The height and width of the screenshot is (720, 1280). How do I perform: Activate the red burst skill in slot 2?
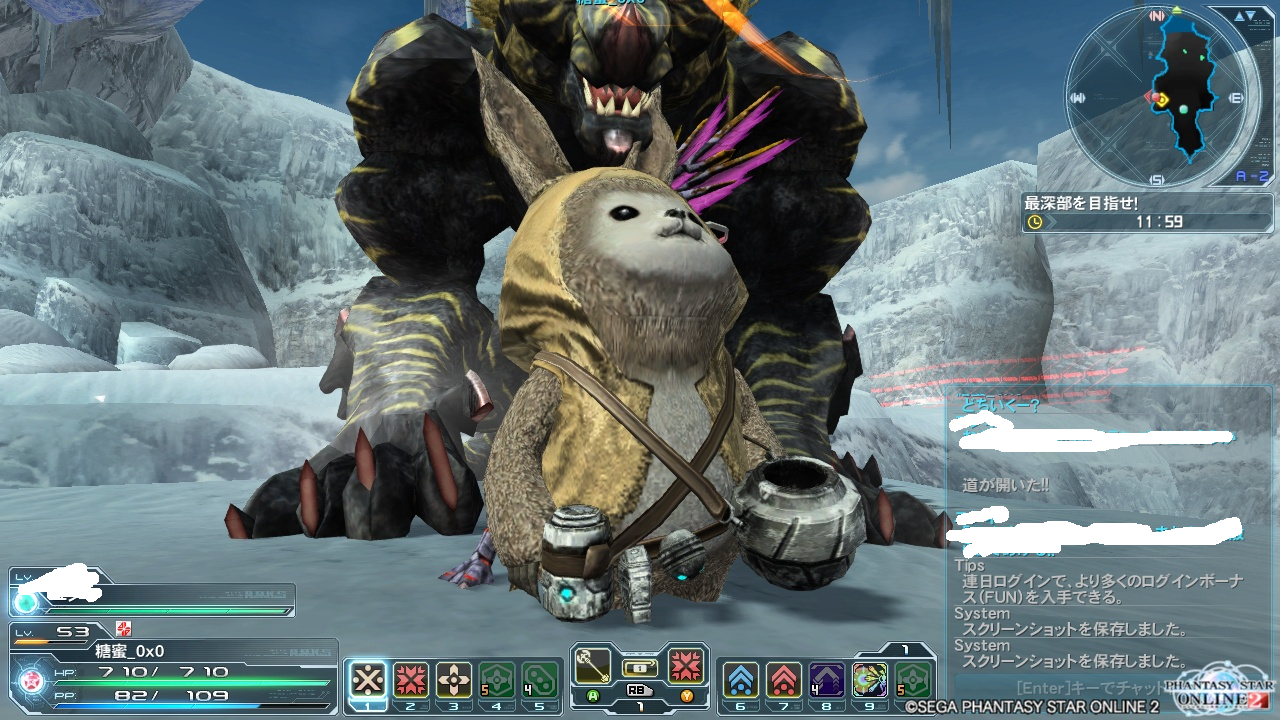[x=411, y=680]
